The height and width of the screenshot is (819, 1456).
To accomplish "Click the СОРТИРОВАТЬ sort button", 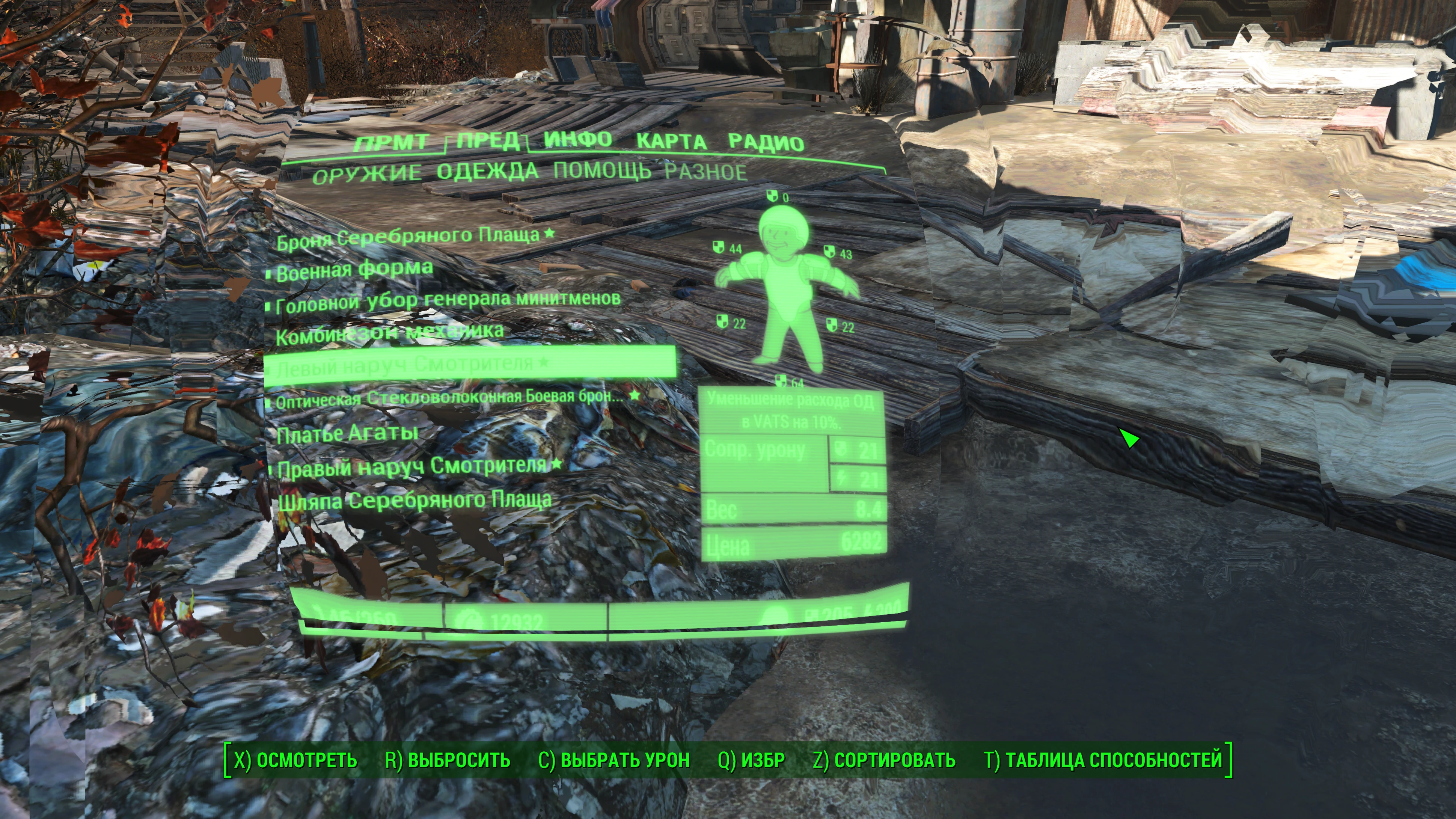I will click(x=884, y=760).
